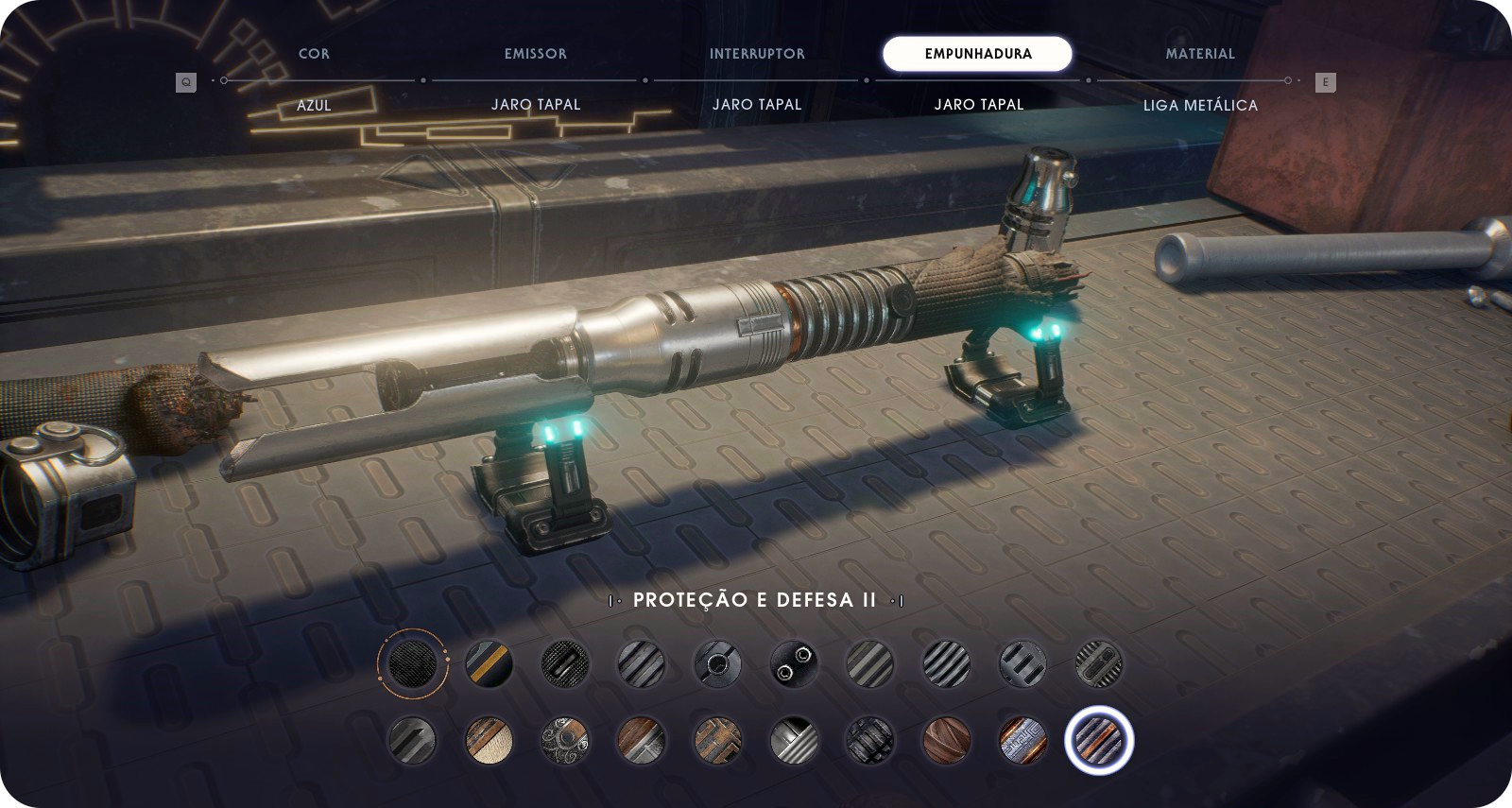The width and height of the screenshot is (1512, 808).
Task: Select the ornate silver swirl grip
Action: pos(564,740)
